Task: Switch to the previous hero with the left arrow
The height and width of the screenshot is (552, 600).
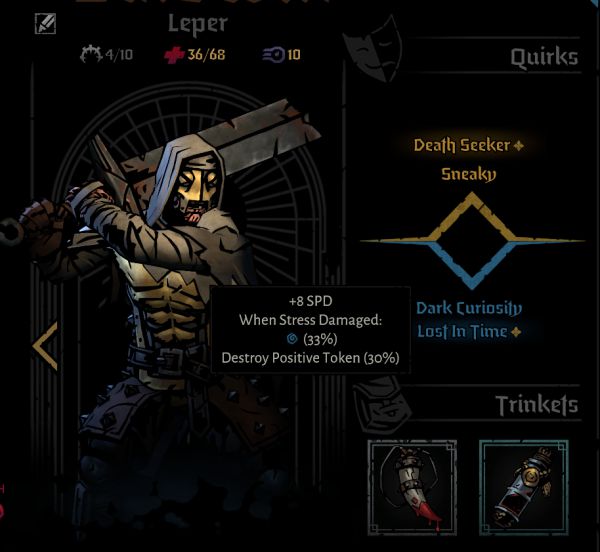Action: pyautogui.click(x=44, y=346)
